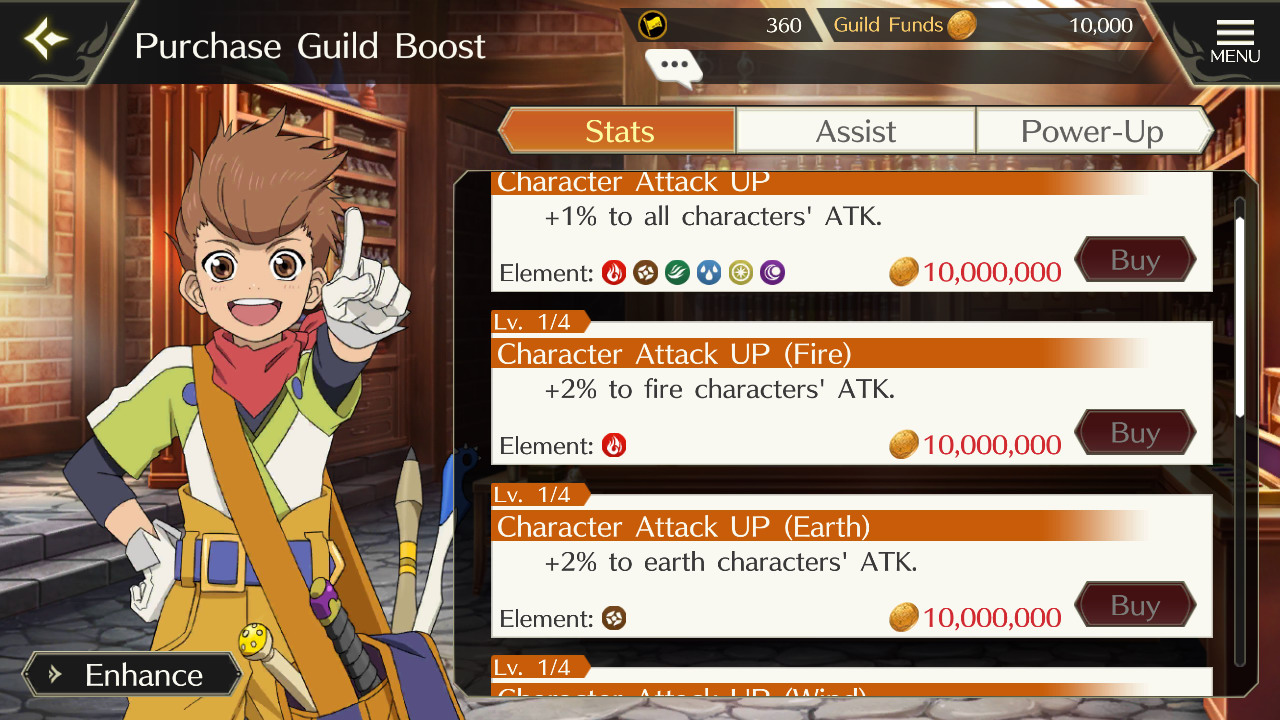1280x720 pixels.
Task: Select the Stats tab
Action: [618, 131]
